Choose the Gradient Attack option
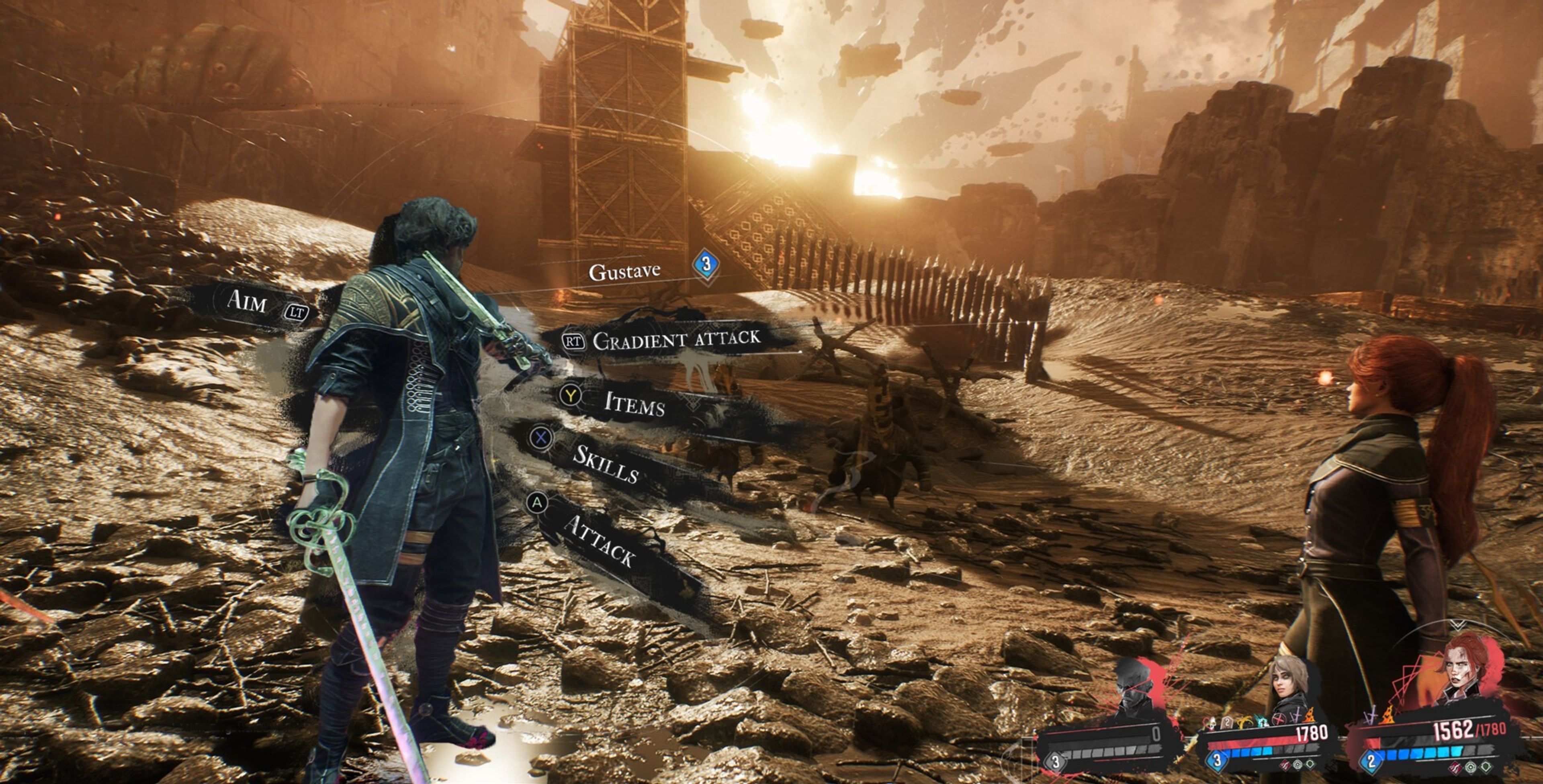Viewport: 1543px width, 784px height. tap(675, 340)
